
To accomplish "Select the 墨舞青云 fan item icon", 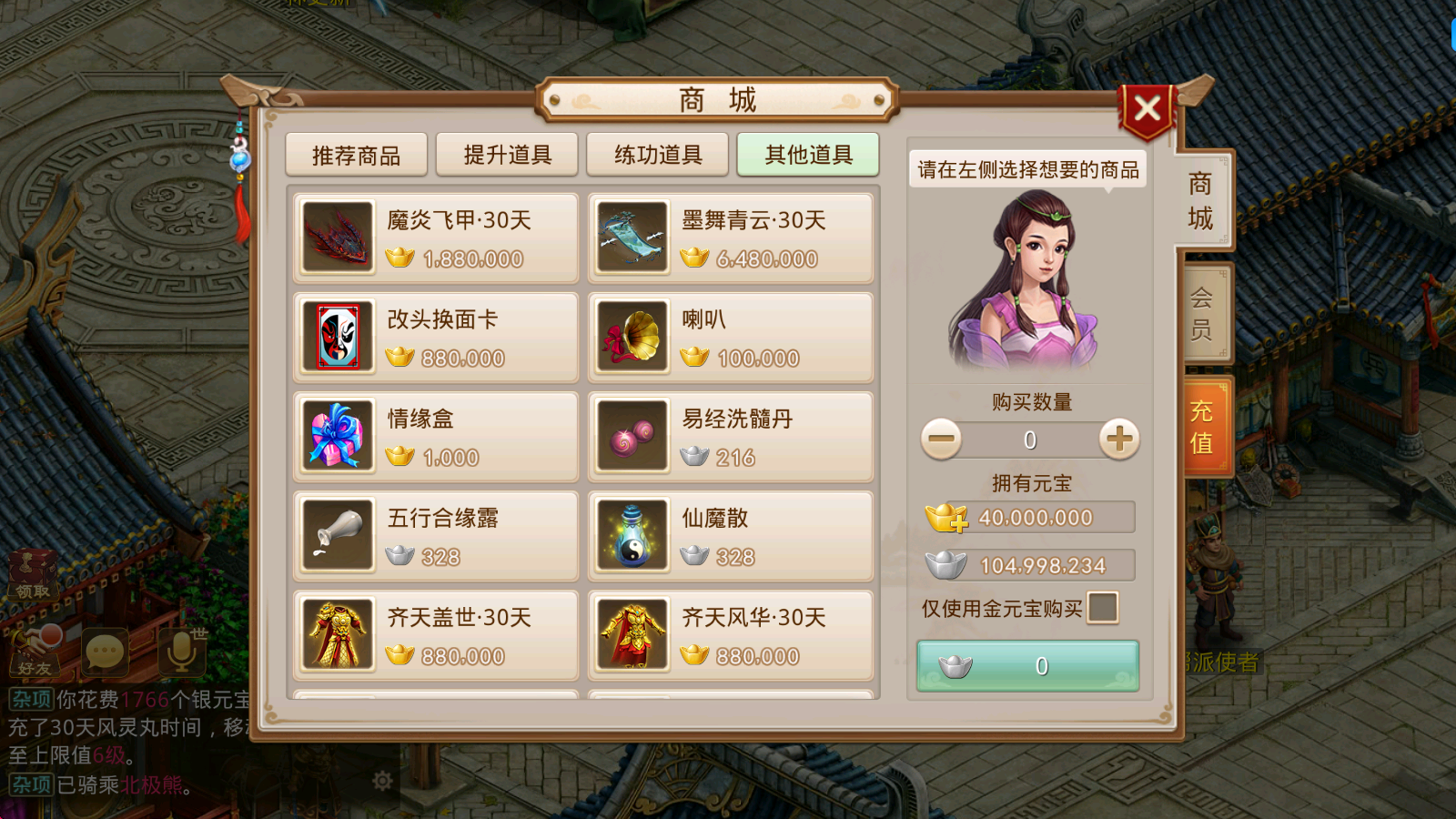I will [x=632, y=238].
